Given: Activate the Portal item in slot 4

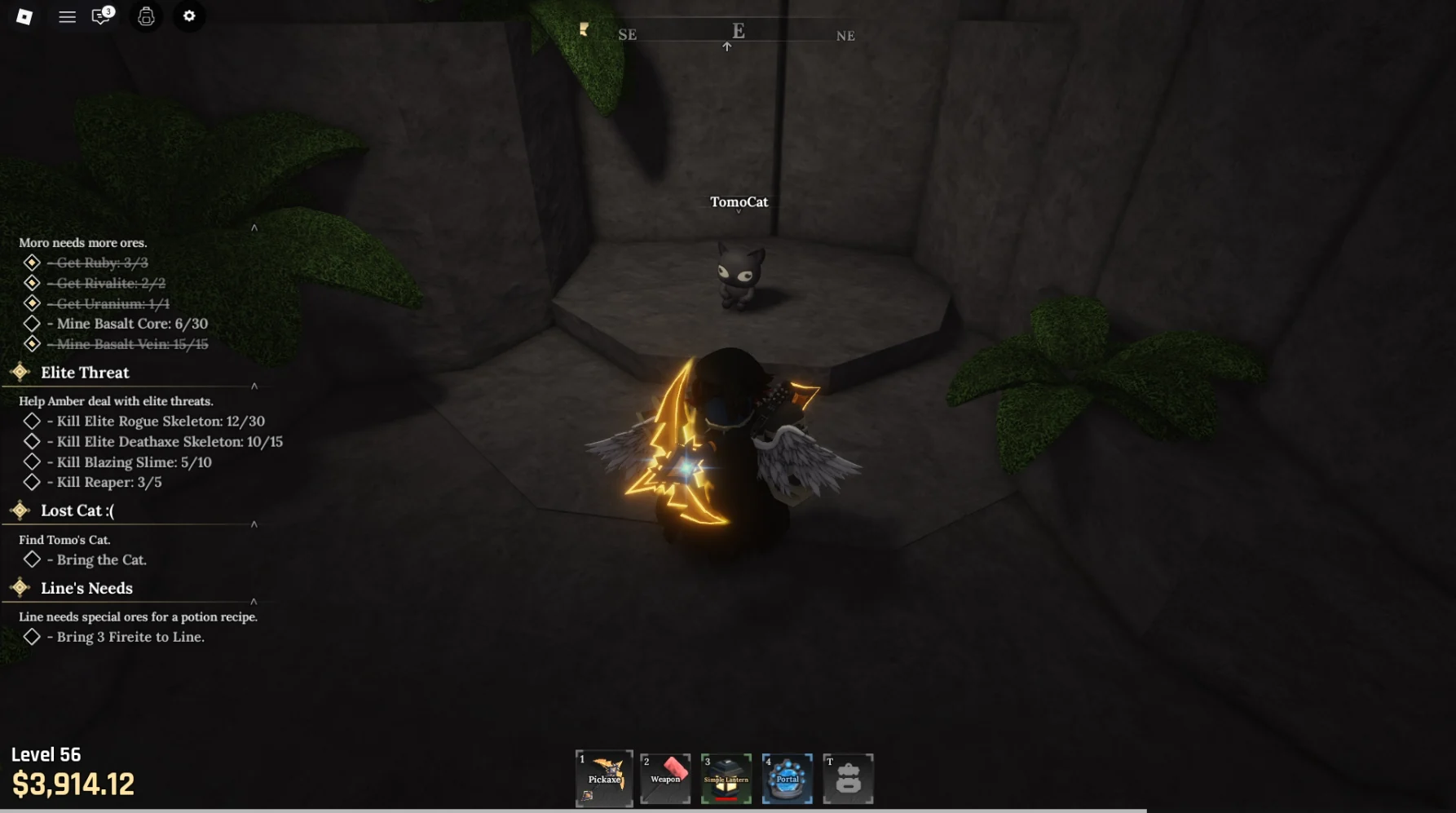Looking at the screenshot, I should [x=787, y=779].
